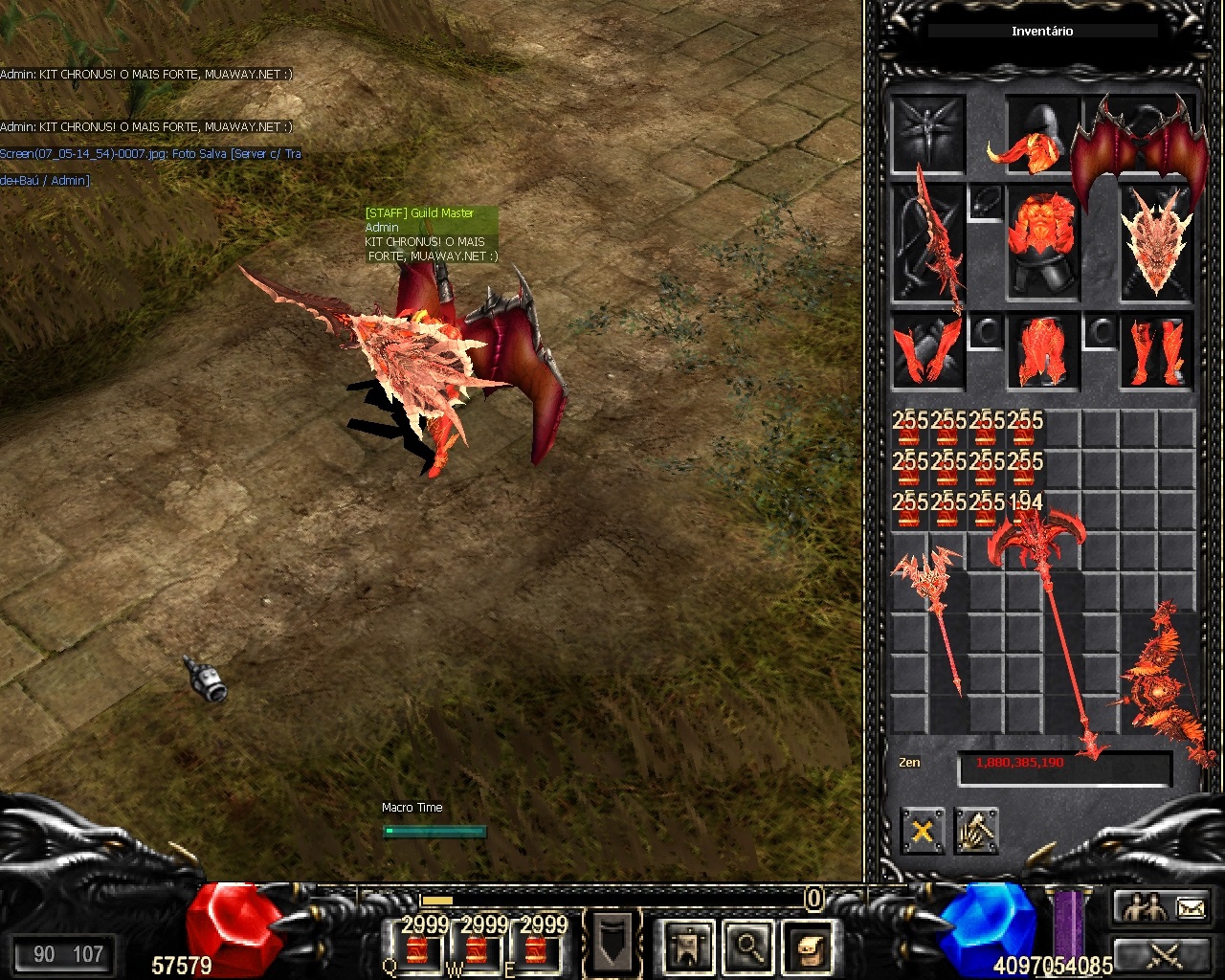Open the party and mail button

coord(1165,906)
